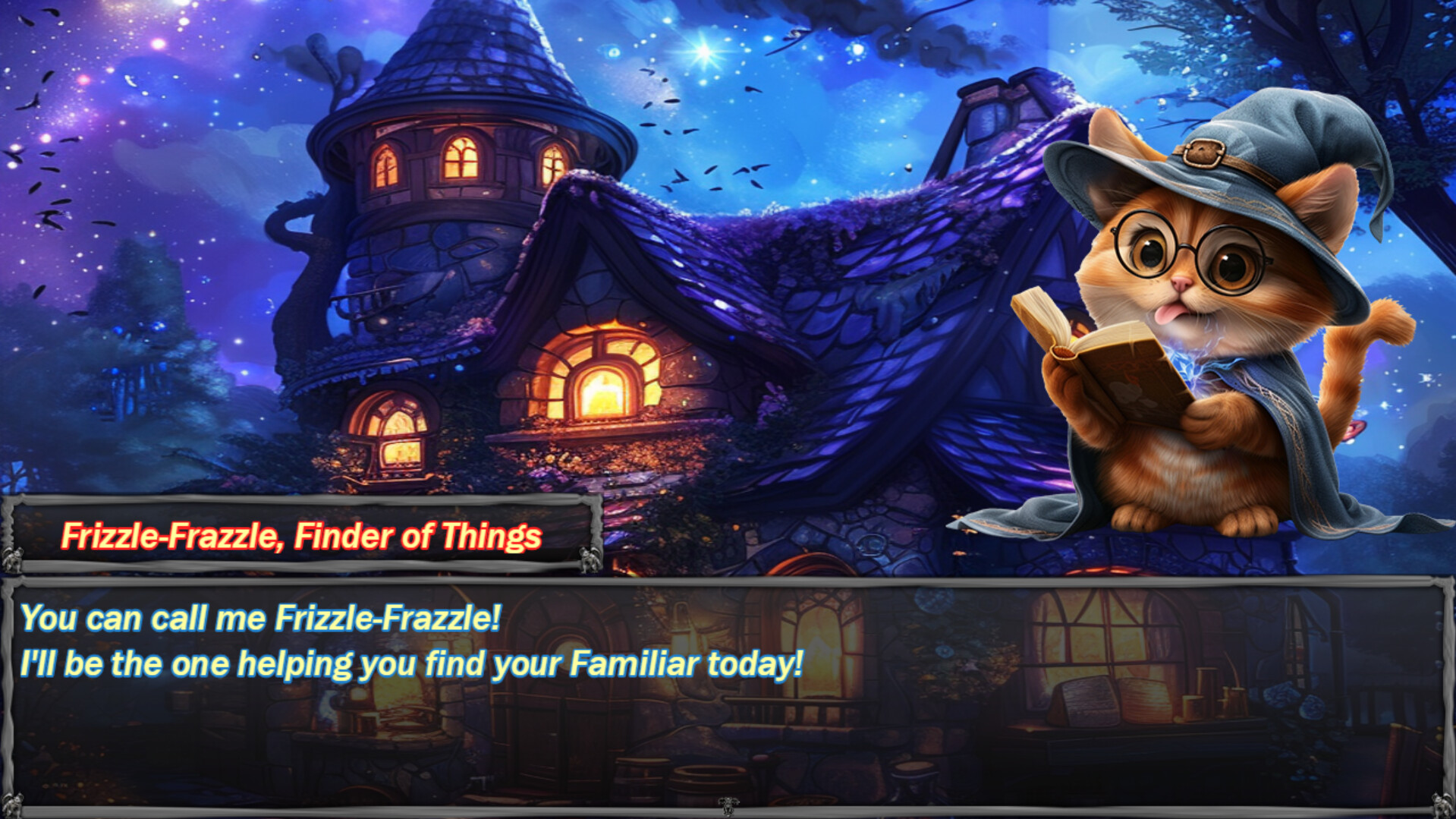Click the dialogue box to advance the text
Viewport: 1456px width, 819px height.
click(727, 698)
